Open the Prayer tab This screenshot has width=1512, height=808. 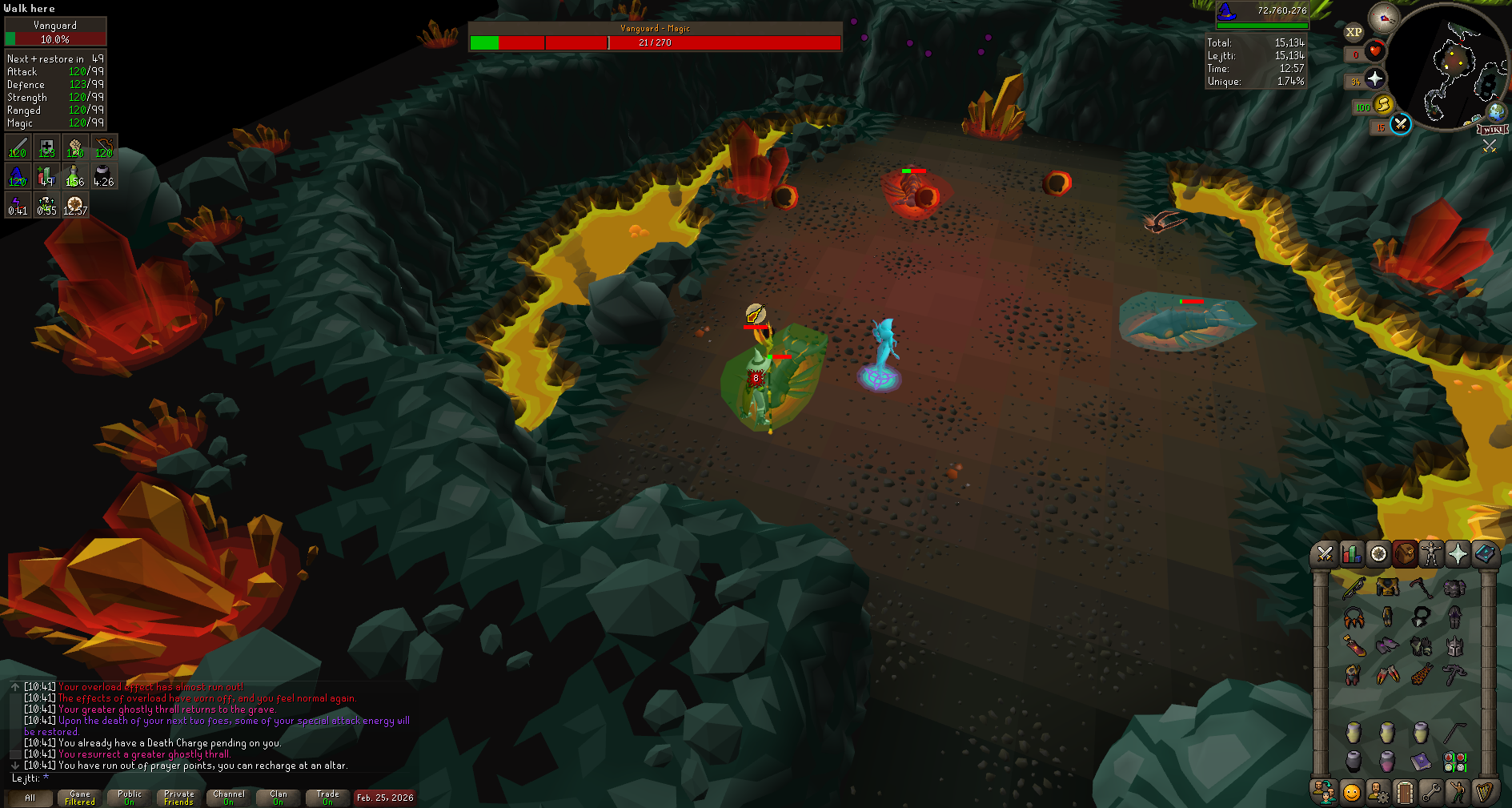(x=1458, y=554)
